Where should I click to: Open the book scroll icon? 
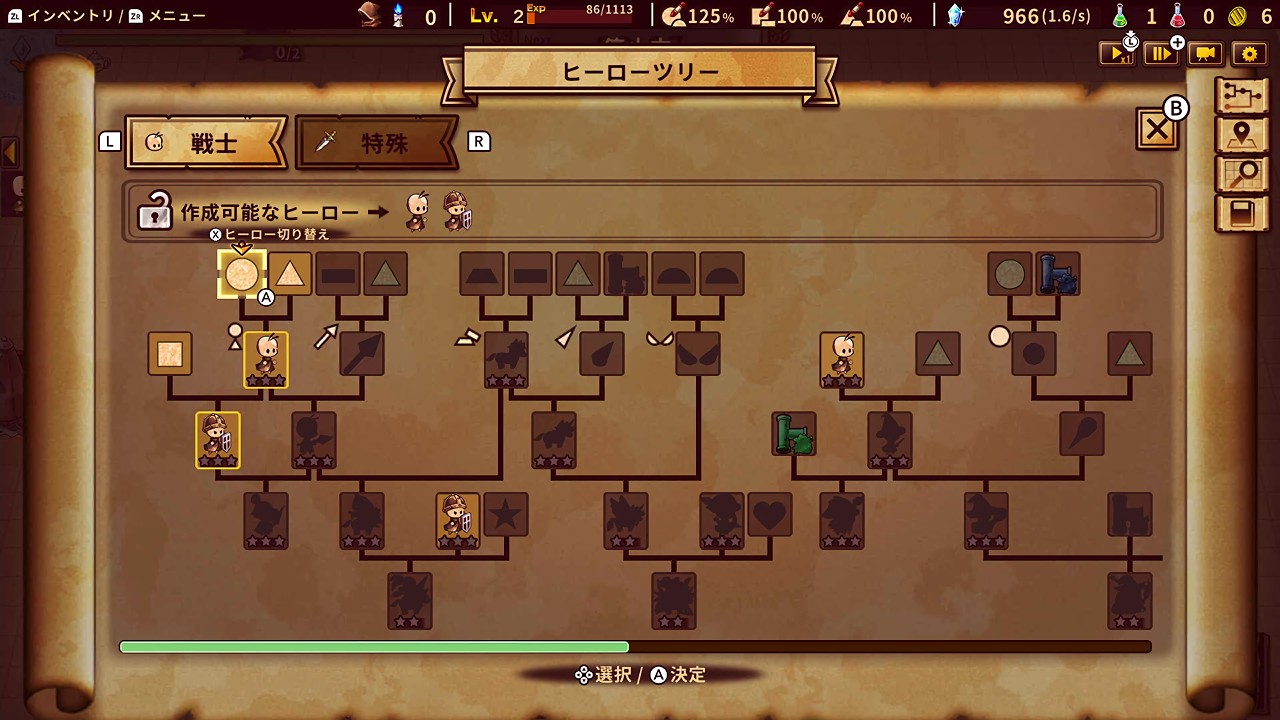[x=1241, y=213]
